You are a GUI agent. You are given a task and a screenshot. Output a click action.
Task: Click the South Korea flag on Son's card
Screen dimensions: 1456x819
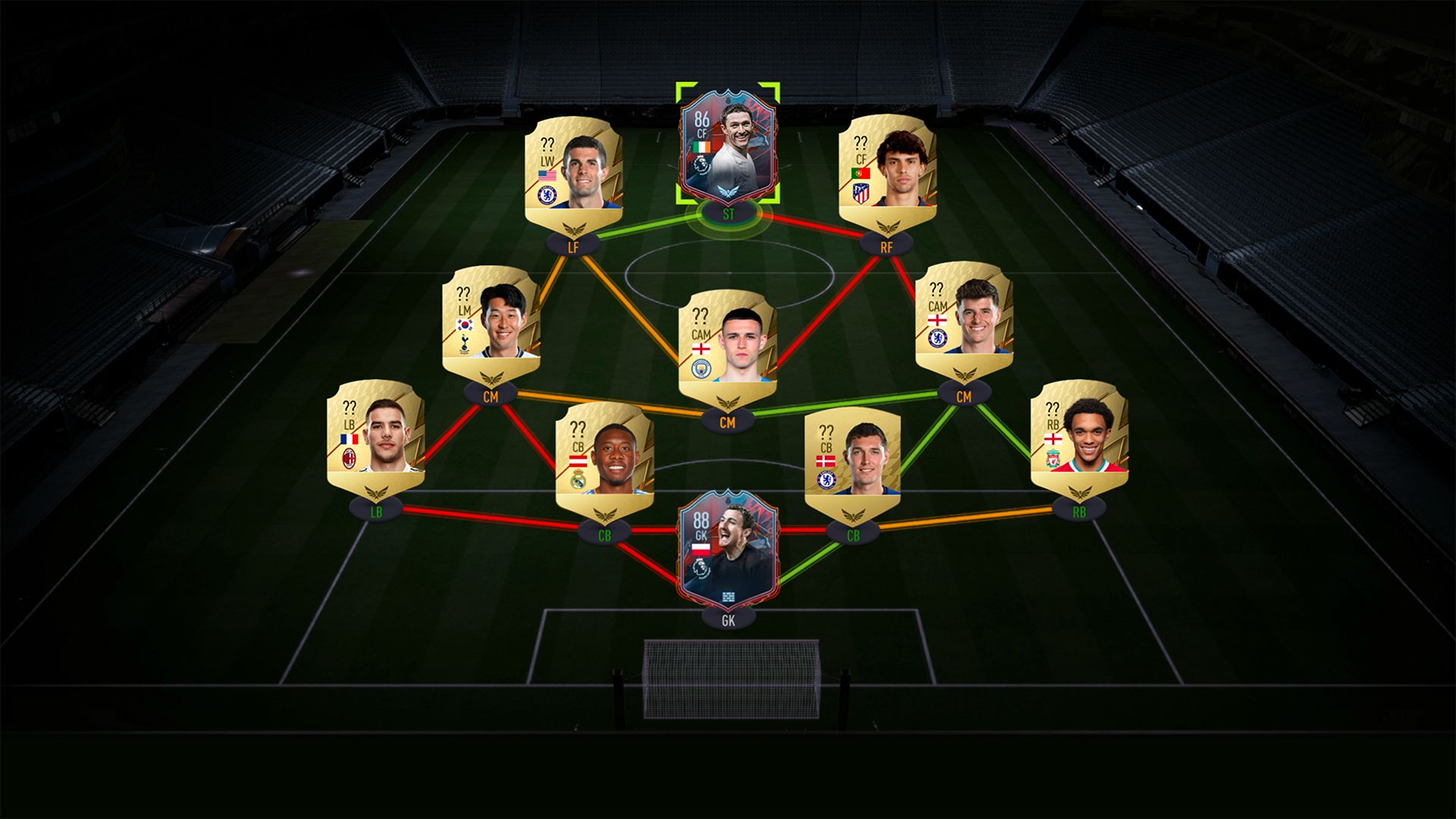465,325
